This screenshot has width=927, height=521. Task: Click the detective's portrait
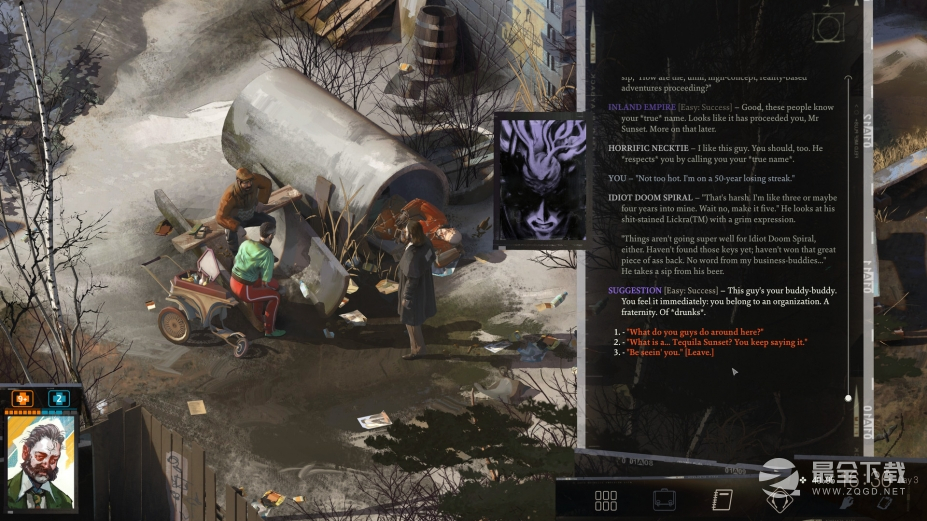[41, 461]
